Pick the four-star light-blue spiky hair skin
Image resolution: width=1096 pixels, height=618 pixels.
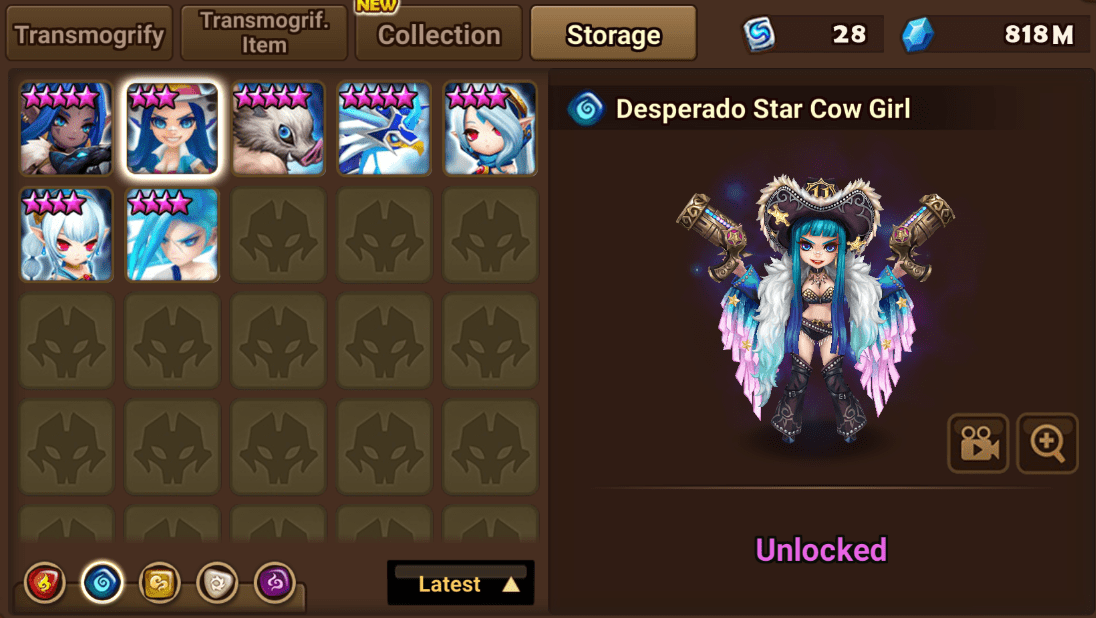pos(172,235)
